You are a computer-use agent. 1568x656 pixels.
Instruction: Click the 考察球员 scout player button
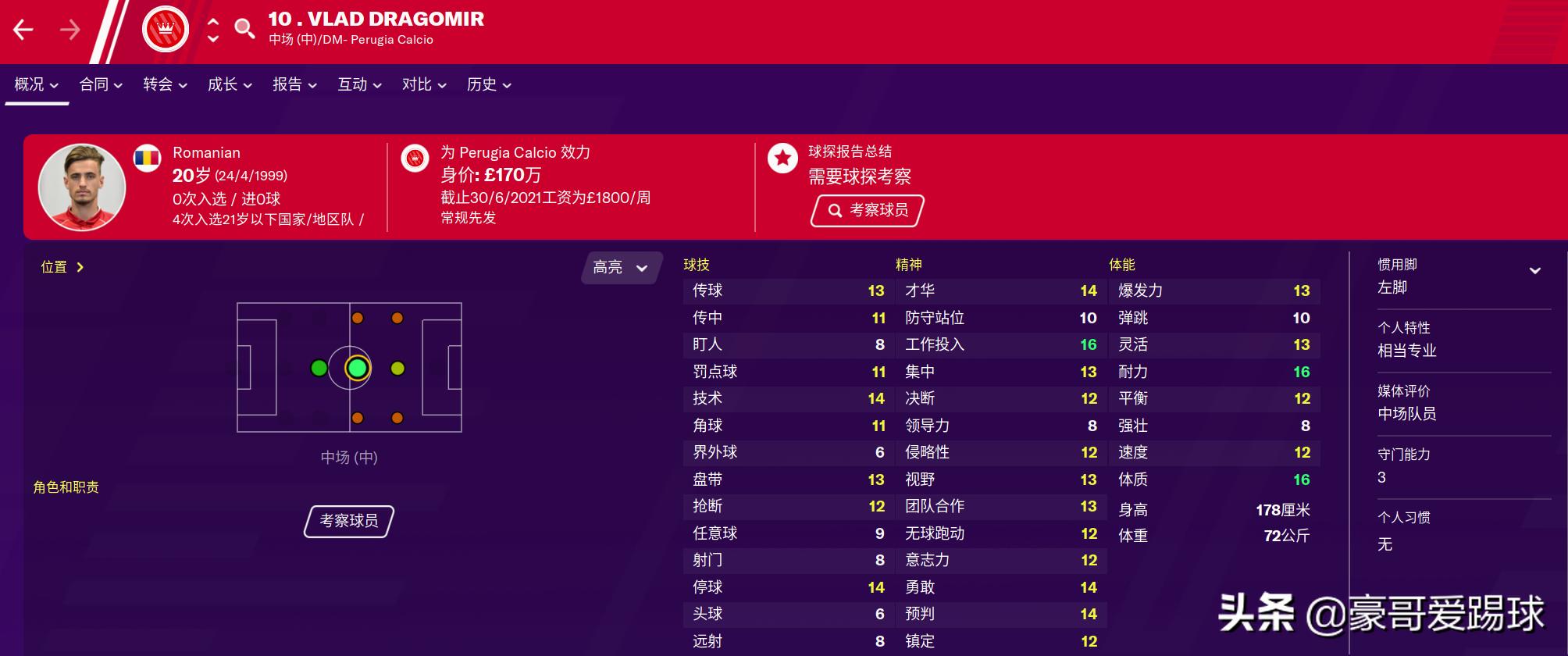[347, 521]
